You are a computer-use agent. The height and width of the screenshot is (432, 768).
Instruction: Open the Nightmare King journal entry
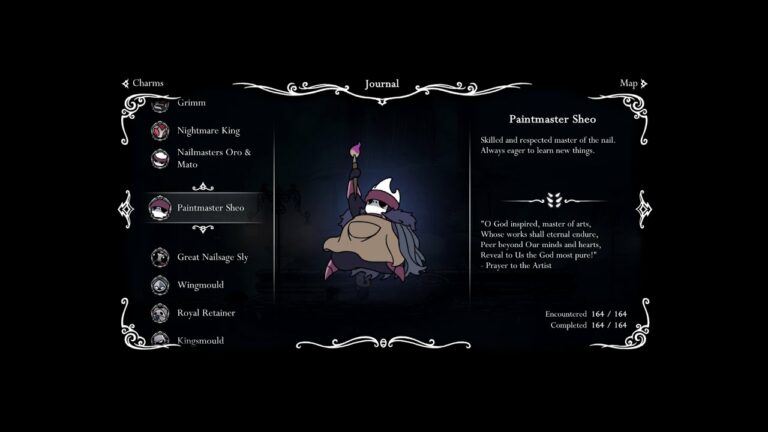pos(208,130)
